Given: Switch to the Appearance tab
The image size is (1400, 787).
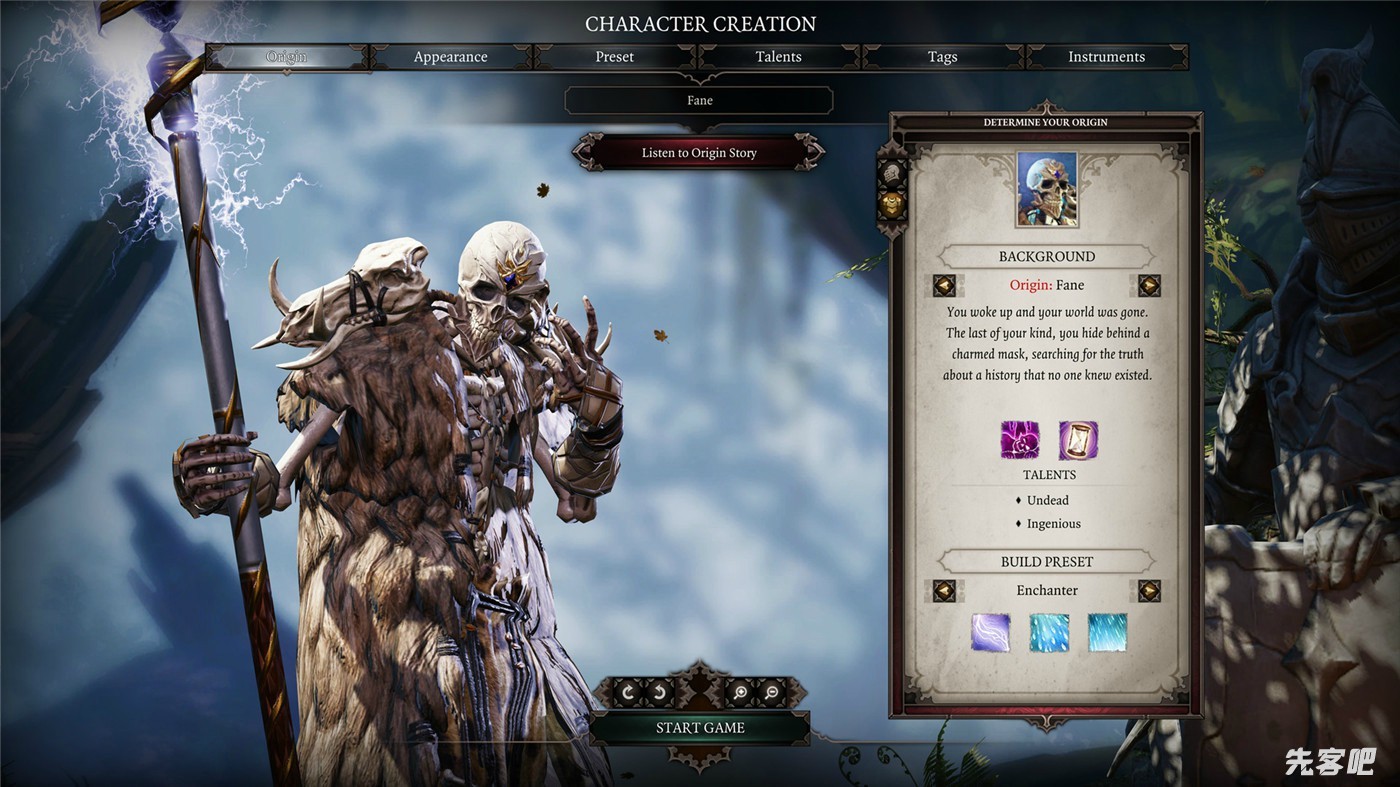Looking at the screenshot, I should click(450, 57).
